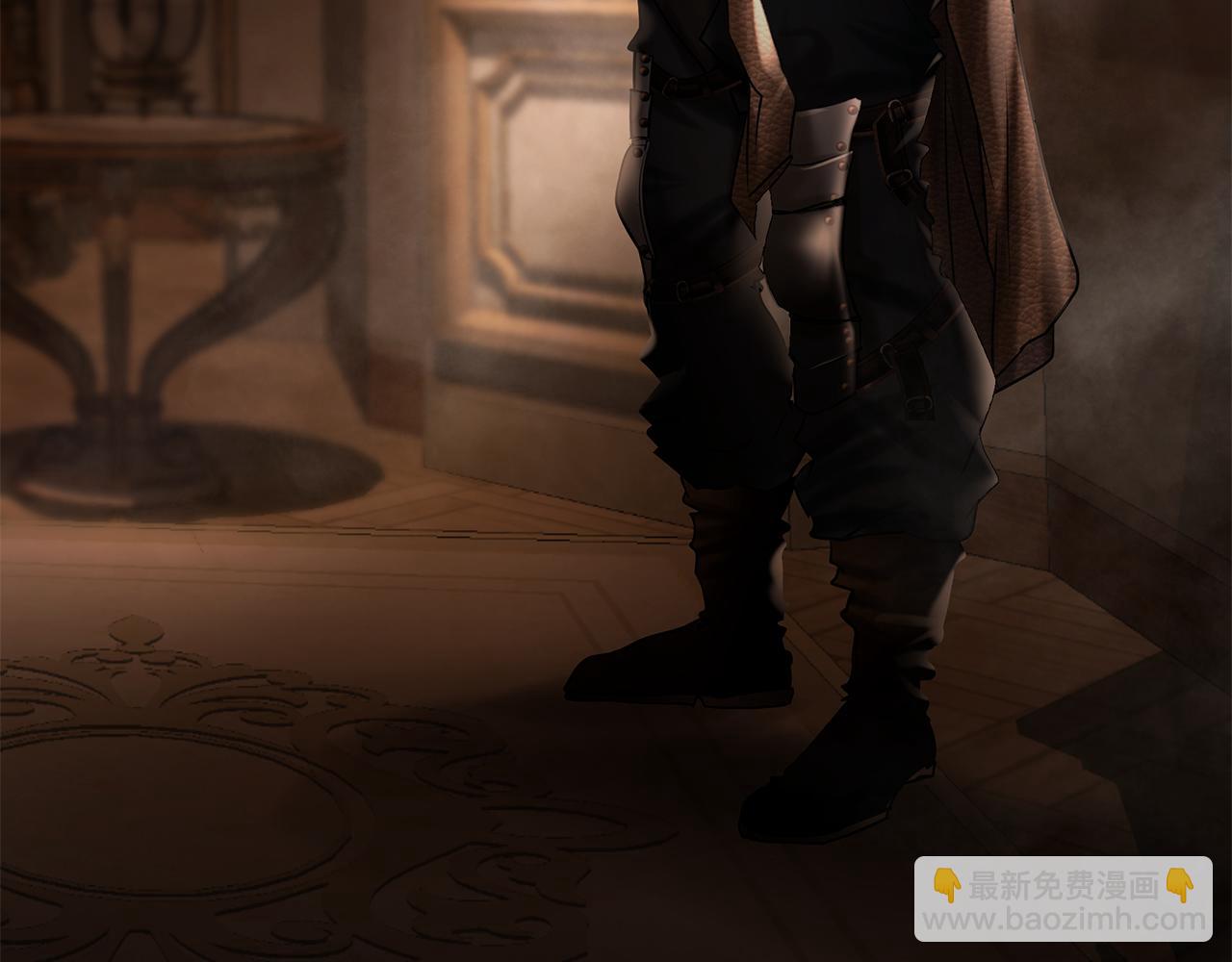Open the baozimh.com free comics banner

(1063, 899)
